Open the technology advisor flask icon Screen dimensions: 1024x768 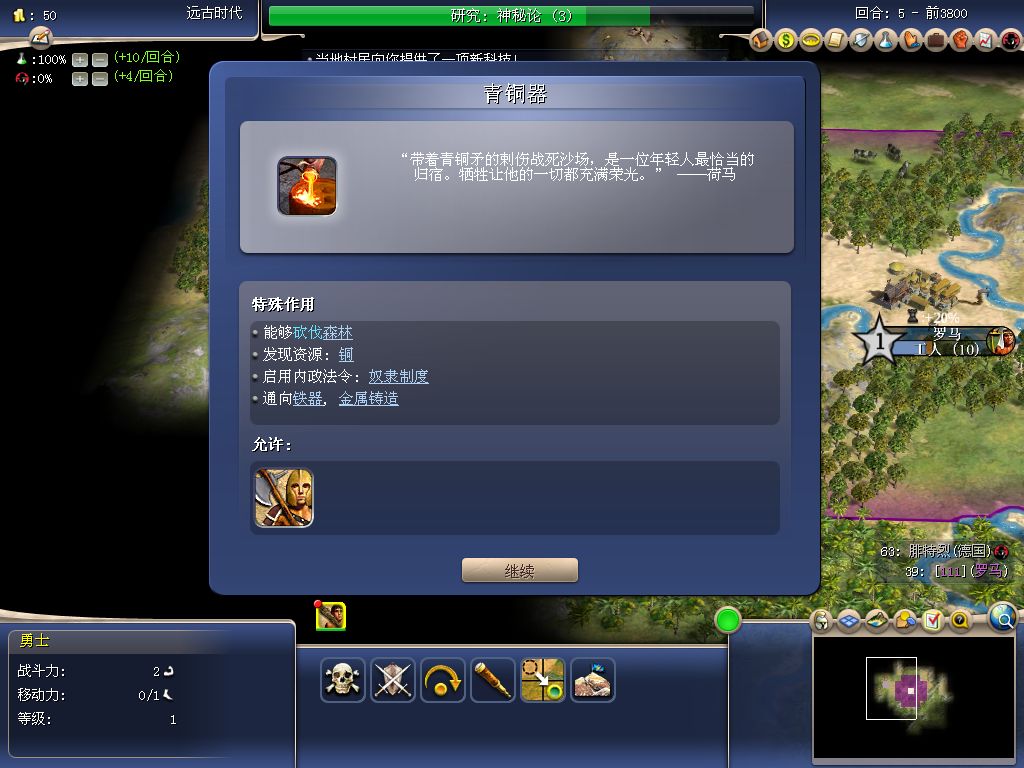point(886,41)
